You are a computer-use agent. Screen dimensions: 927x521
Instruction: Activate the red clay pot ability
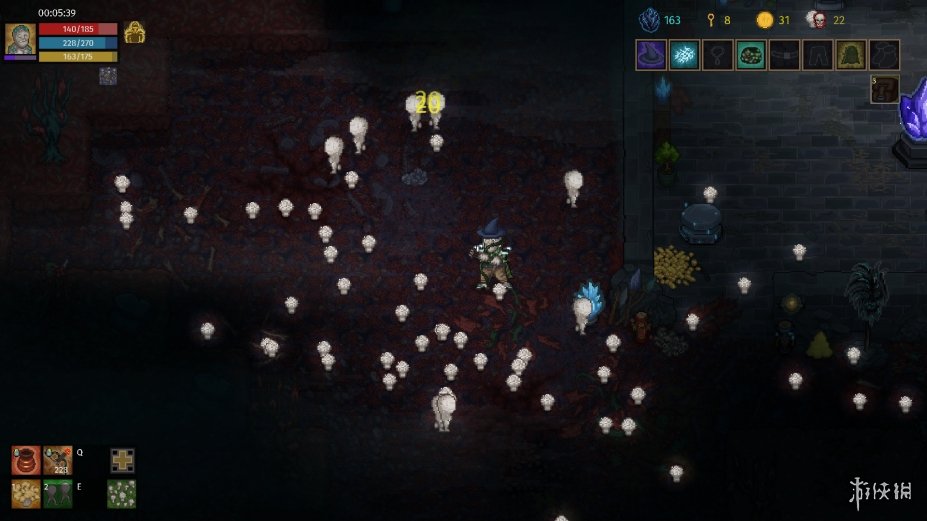click(x=26, y=460)
